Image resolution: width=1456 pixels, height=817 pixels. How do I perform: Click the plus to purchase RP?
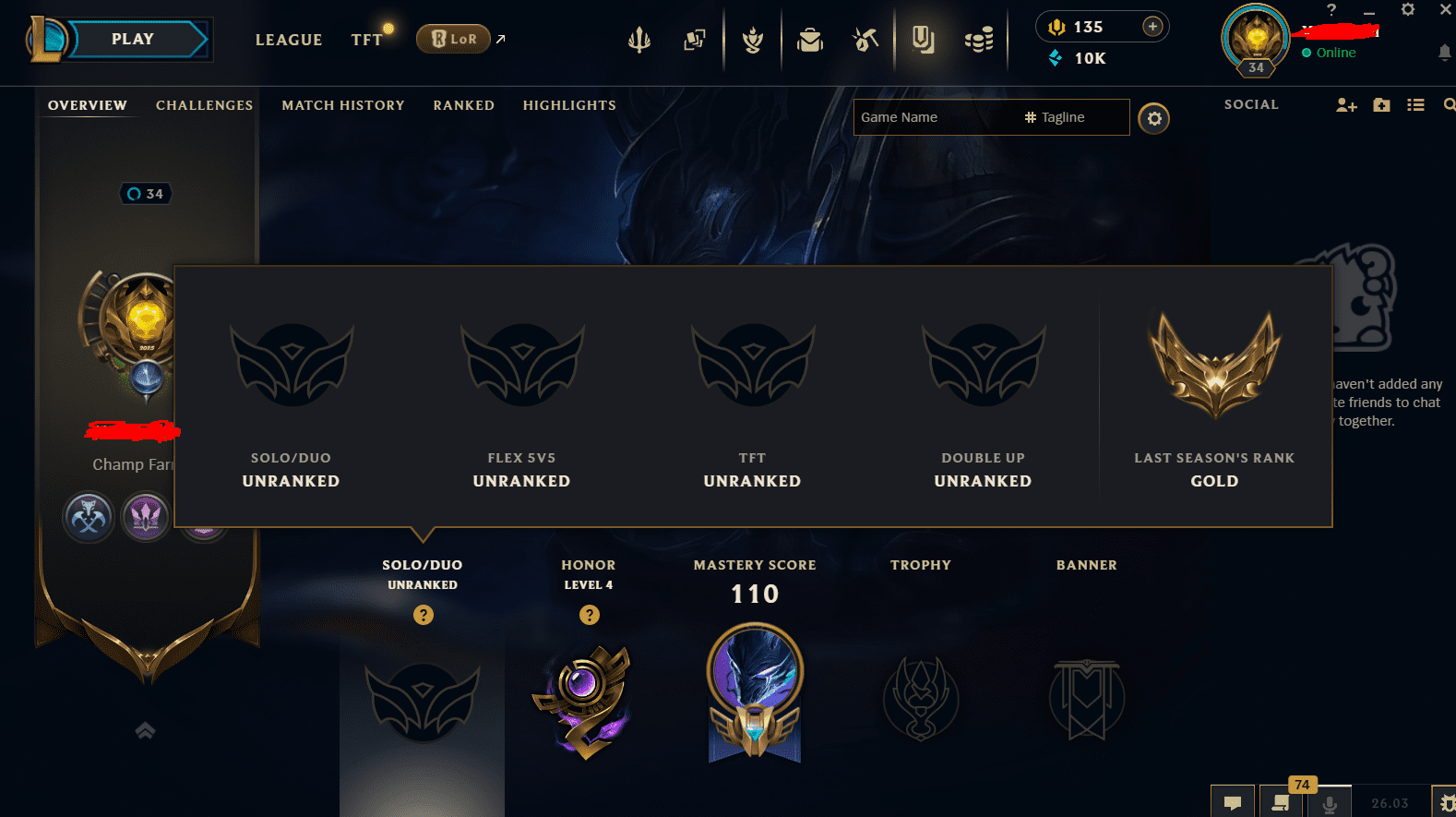1152,26
